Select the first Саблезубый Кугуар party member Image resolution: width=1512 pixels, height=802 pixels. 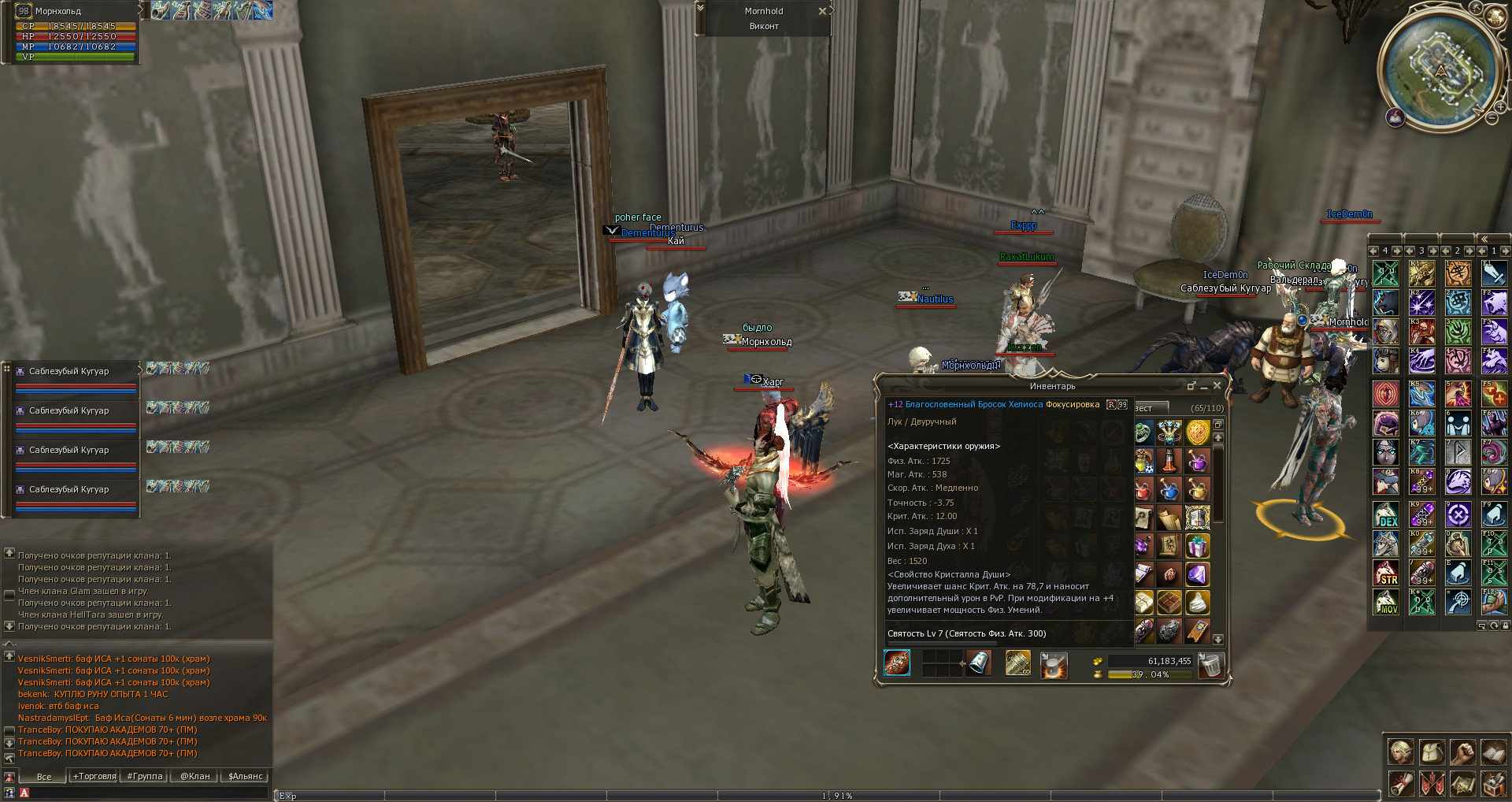tap(69, 371)
